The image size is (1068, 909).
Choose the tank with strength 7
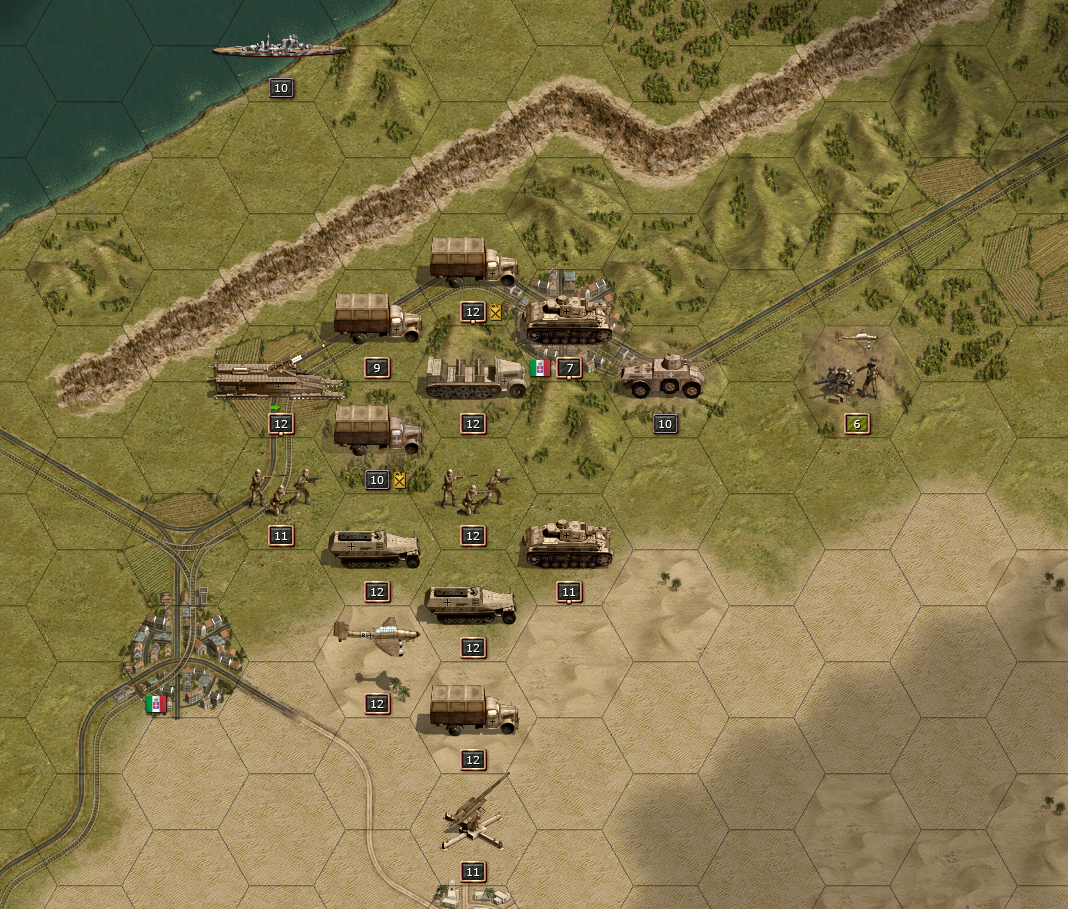(x=568, y=320)
